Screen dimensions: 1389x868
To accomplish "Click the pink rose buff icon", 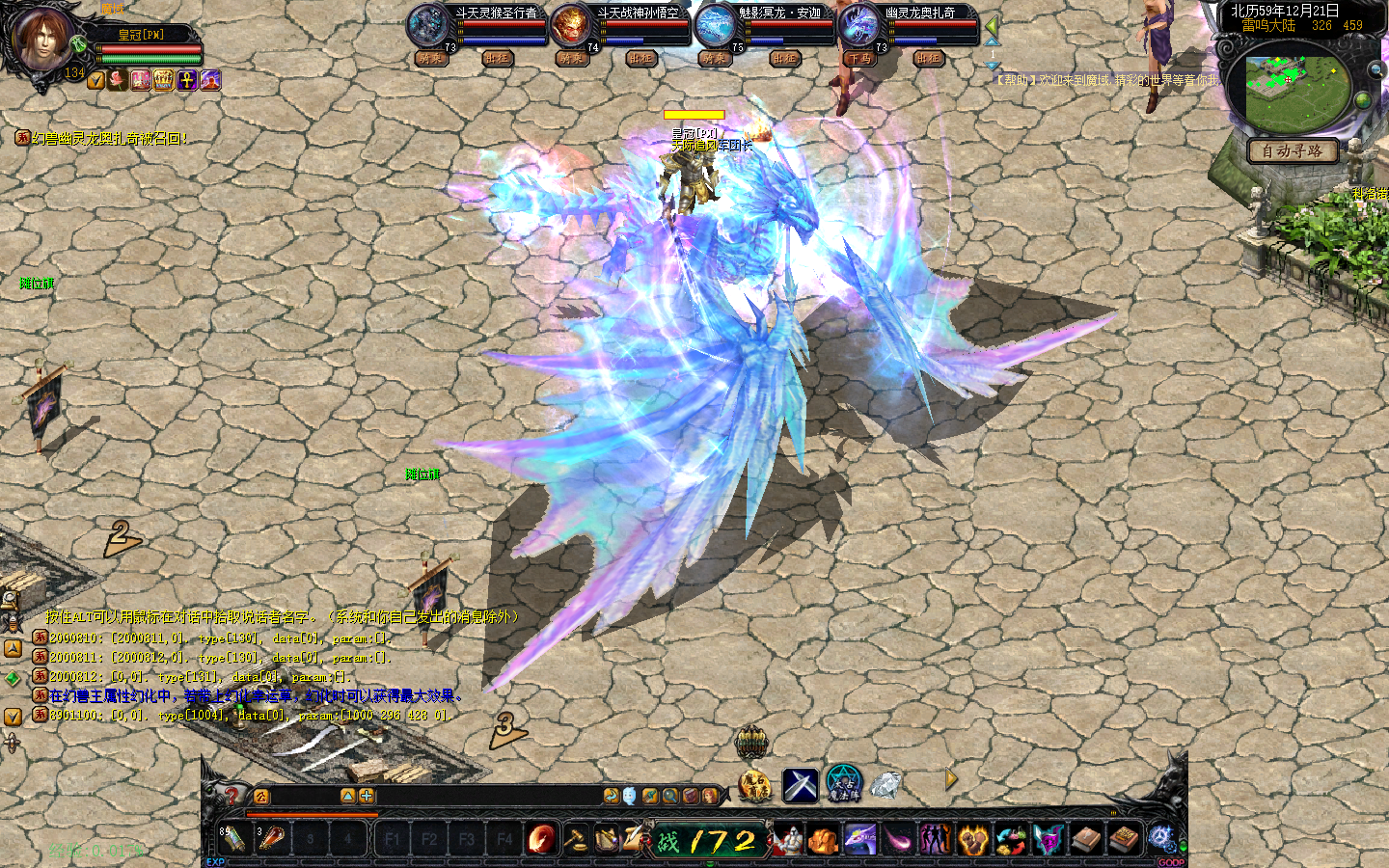I will 119,80.
